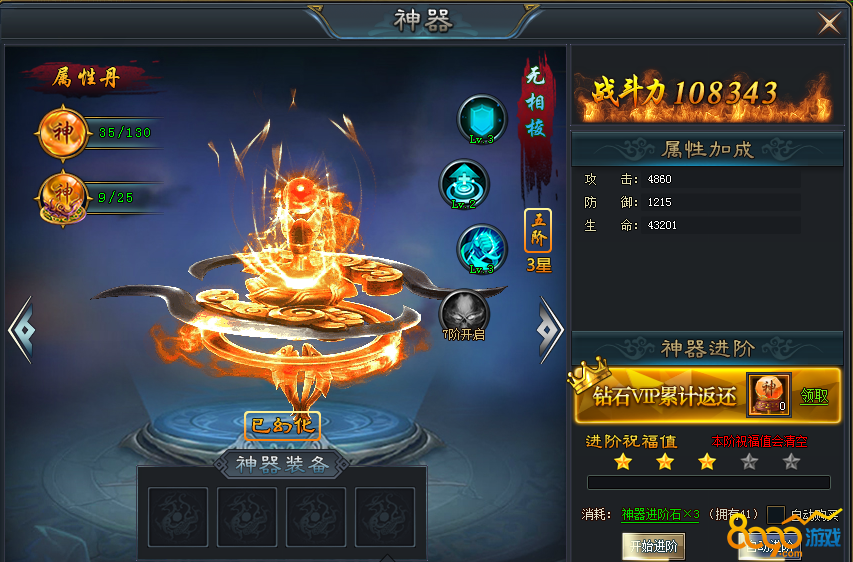Click the 开始进阶 start advance button
The height and width of the screenshot is (562, 853).
pyautogui.click(x=653, y=546)
